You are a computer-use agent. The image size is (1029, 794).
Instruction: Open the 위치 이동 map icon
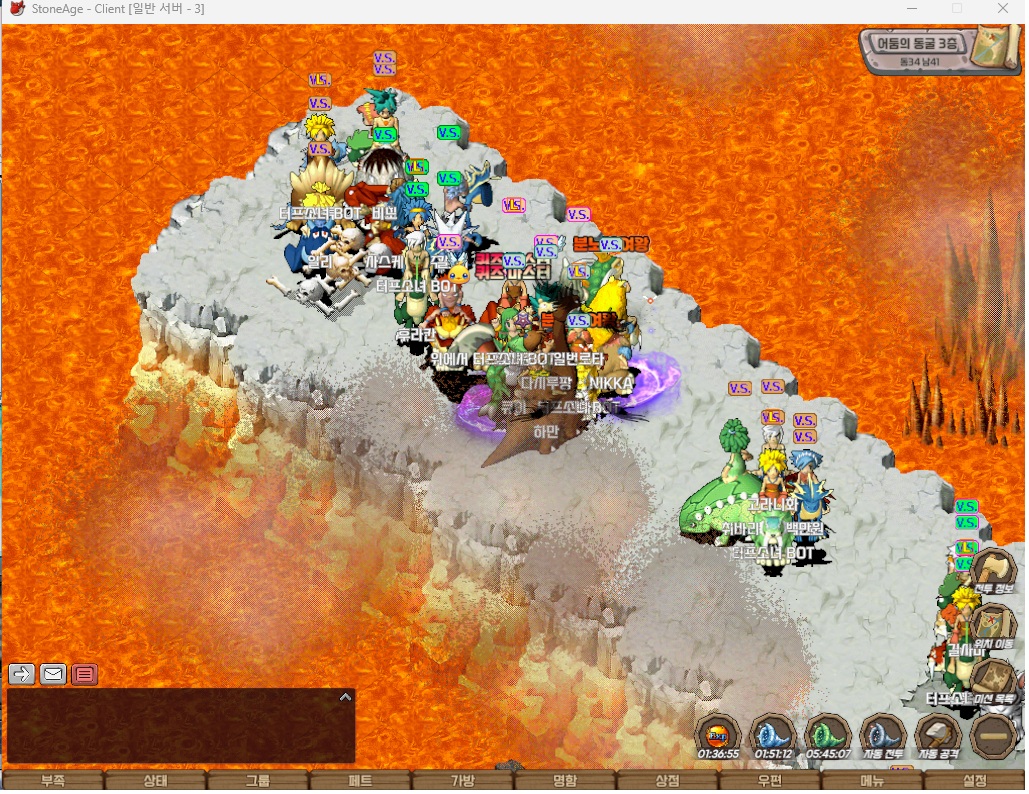[994, 627]
